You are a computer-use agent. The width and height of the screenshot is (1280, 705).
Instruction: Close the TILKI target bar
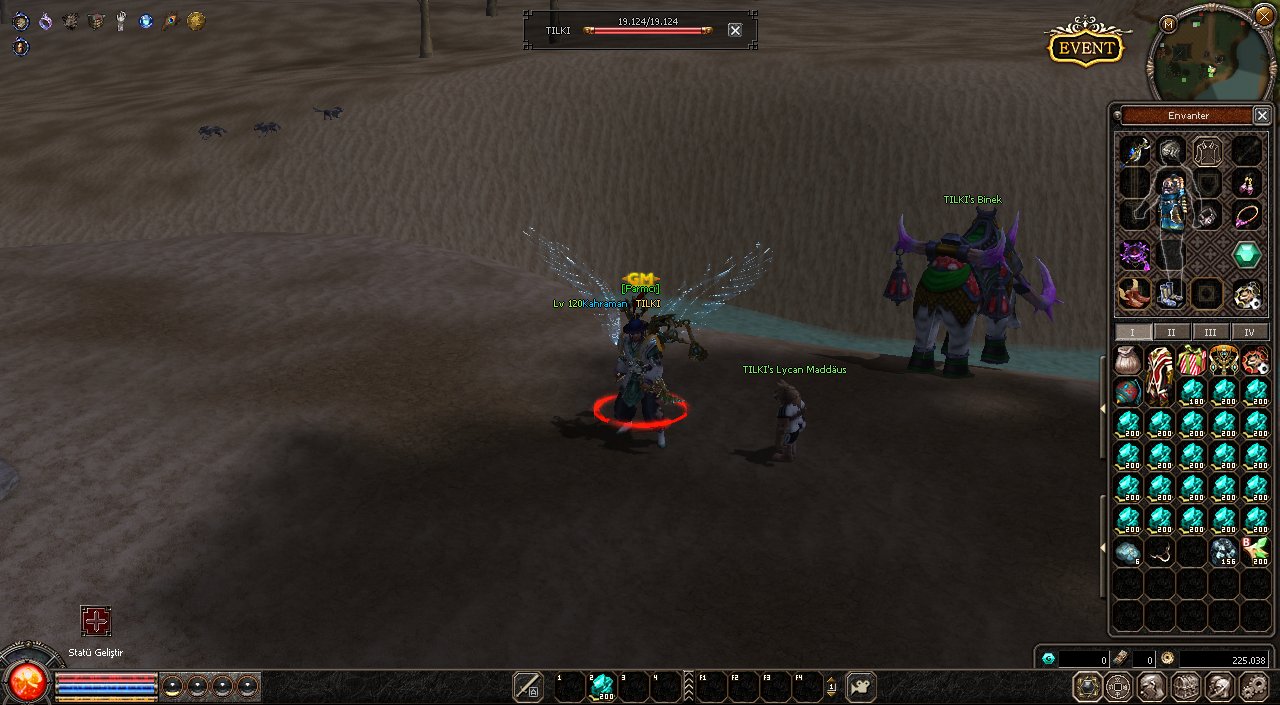[x=735, y=30]
